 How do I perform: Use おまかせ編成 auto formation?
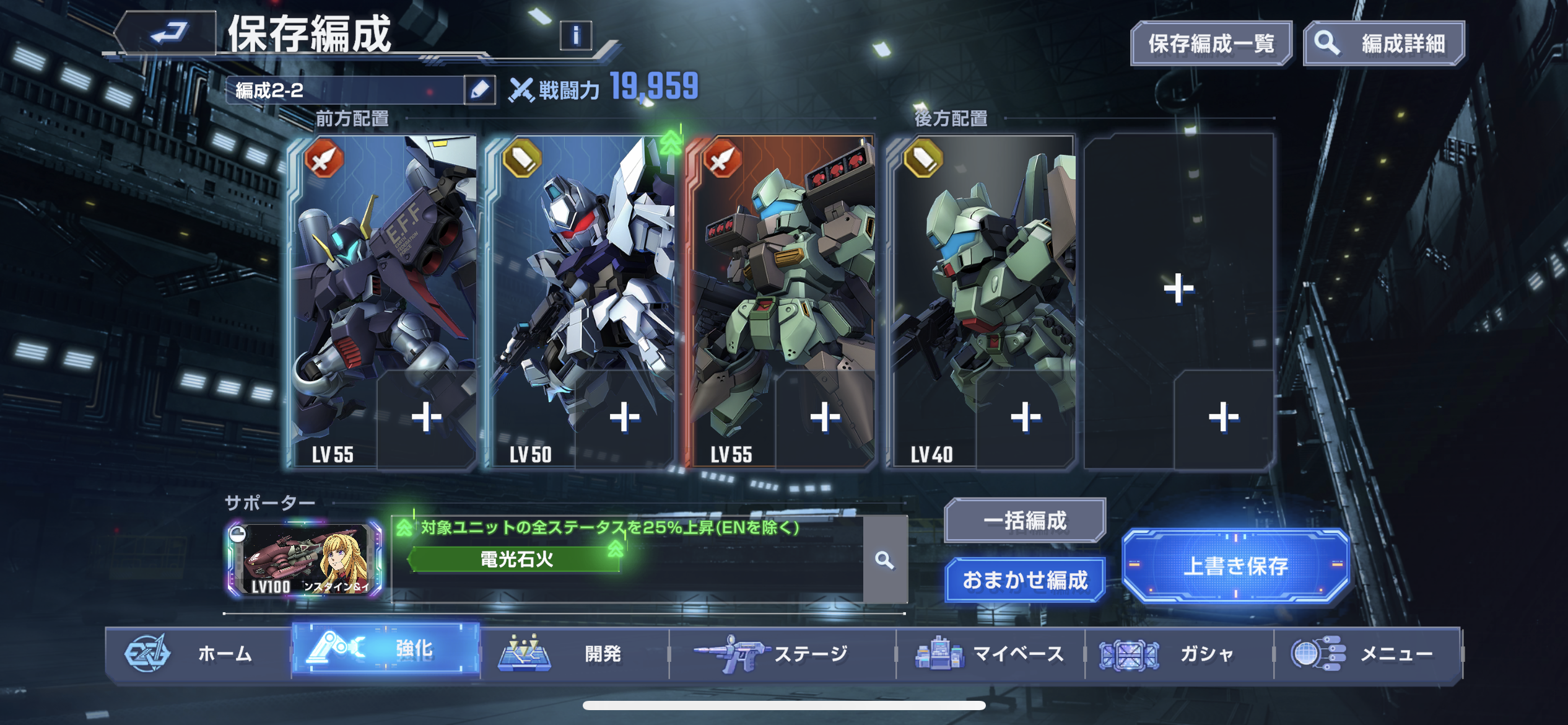1025,580
